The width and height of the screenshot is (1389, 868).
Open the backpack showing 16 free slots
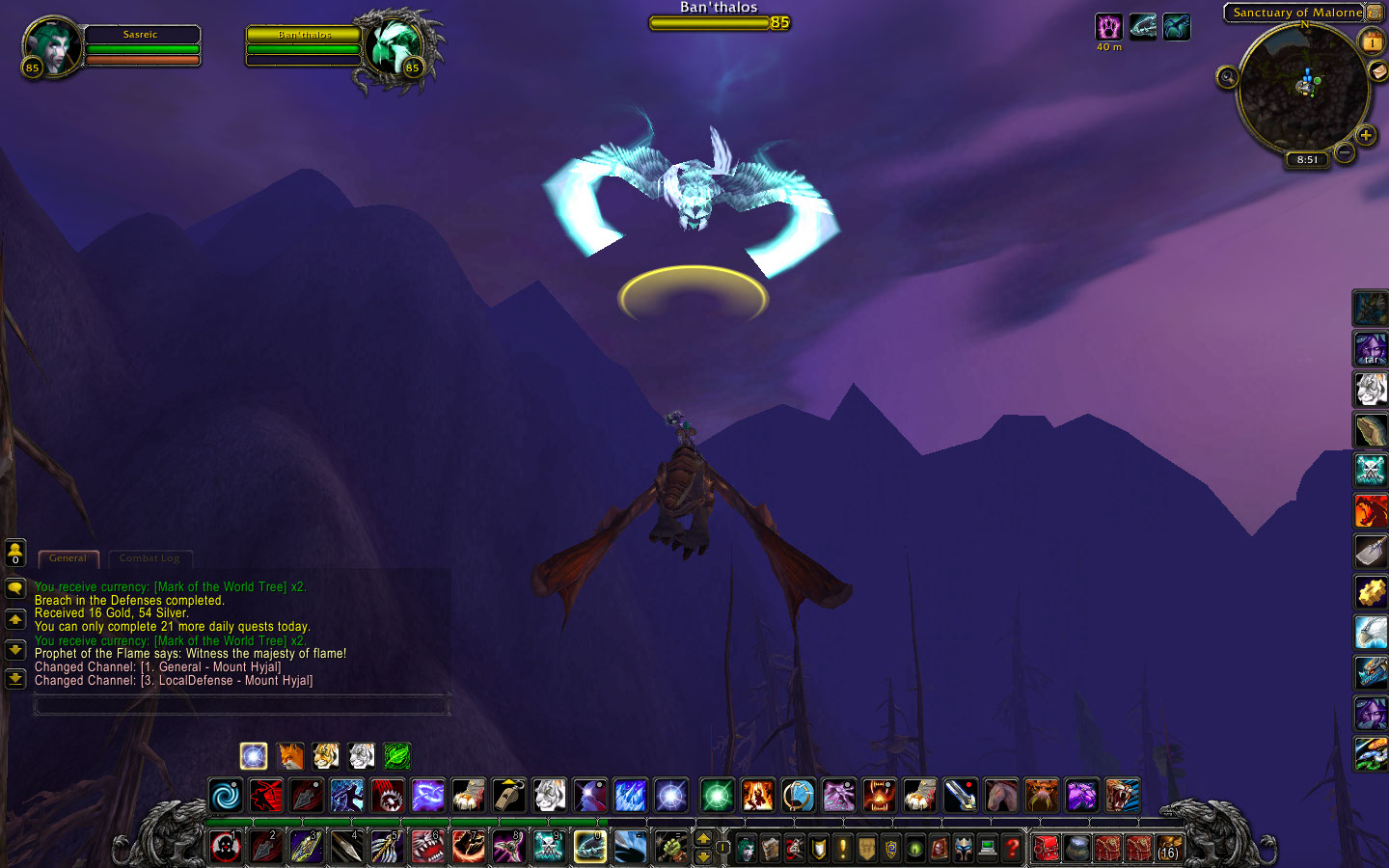1169,848
